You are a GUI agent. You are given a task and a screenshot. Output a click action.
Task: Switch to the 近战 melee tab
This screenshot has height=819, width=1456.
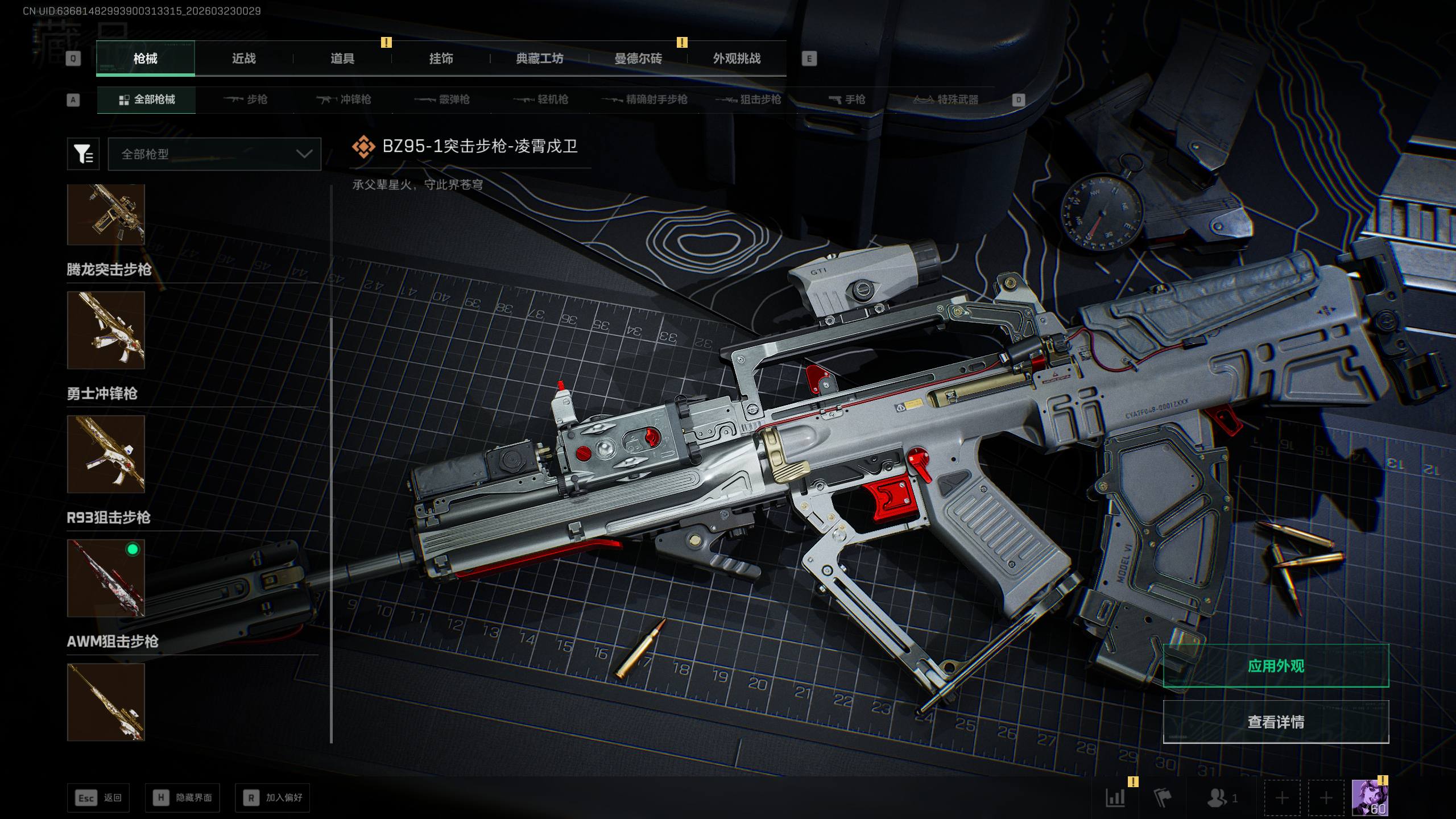click(243, 59)
